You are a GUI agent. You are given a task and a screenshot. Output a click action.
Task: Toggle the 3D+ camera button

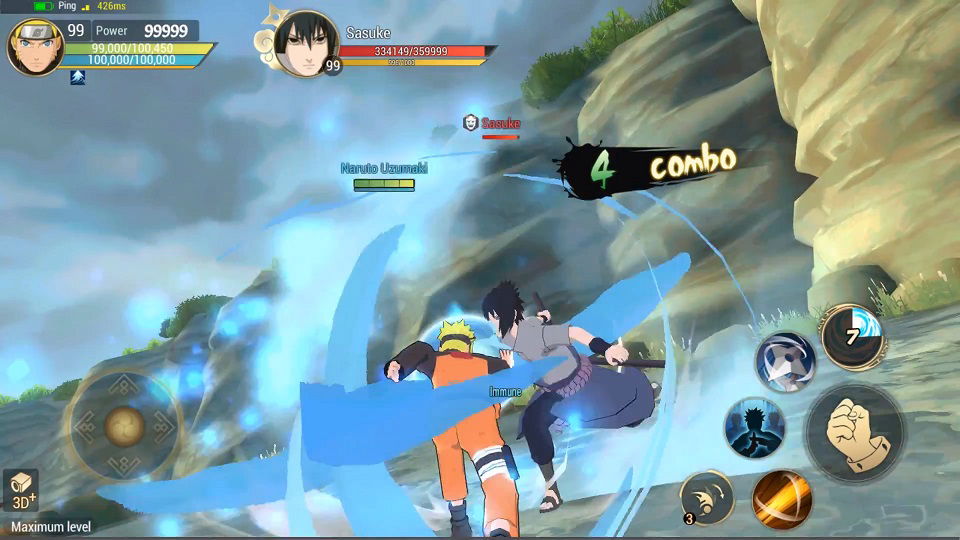tap(21, 491)
